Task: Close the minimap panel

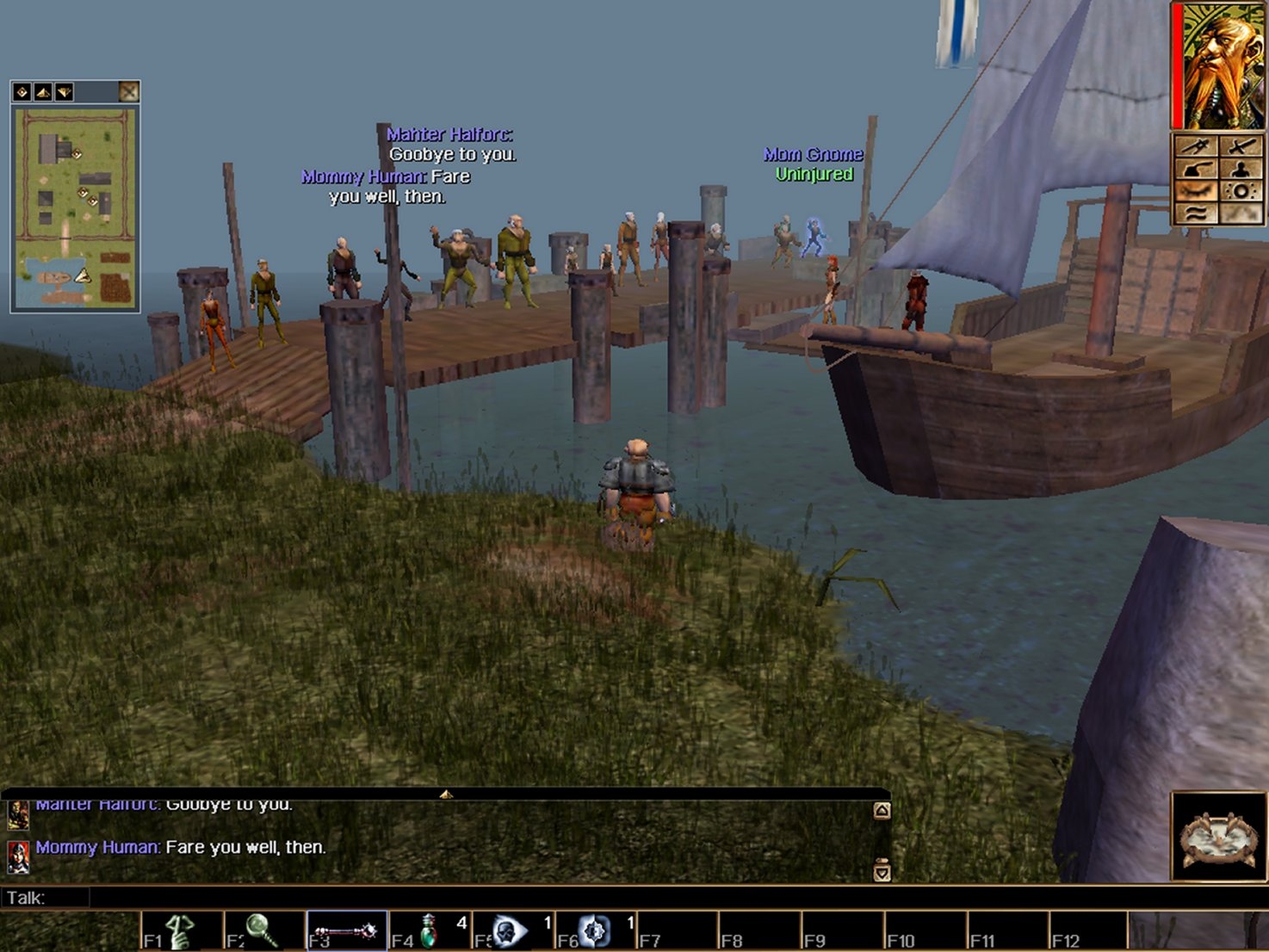Action: (128, 92)
